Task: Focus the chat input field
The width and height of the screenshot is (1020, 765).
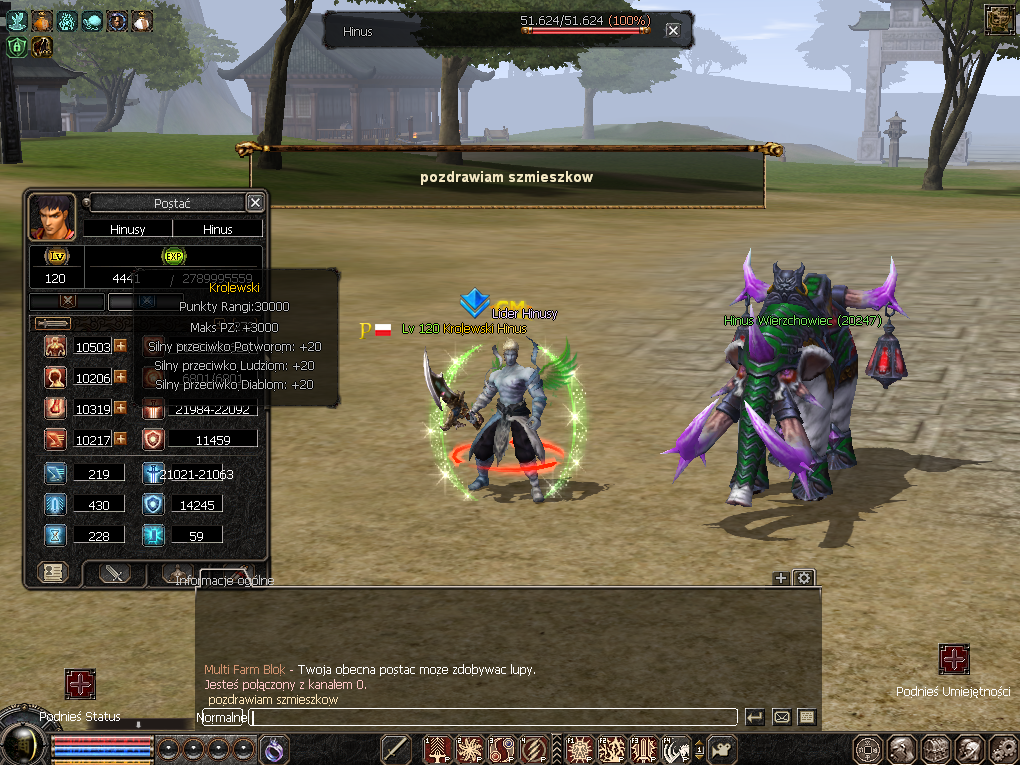Action: coord(490,717)
